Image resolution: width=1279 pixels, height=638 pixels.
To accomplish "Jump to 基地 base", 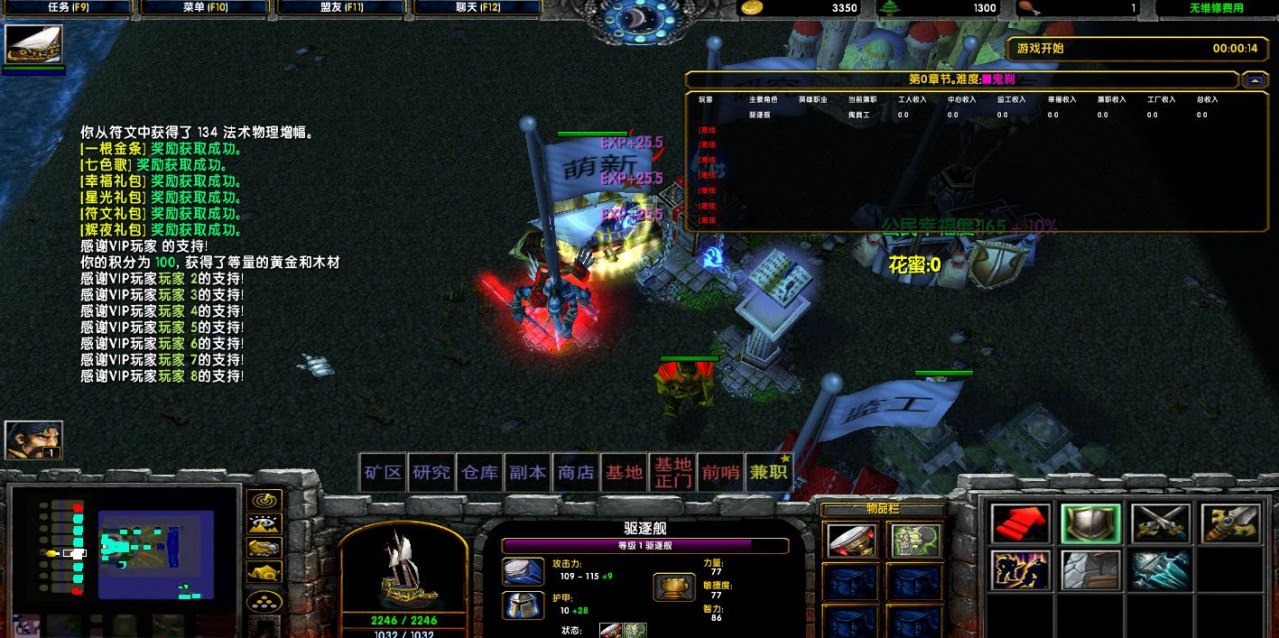I will click(624, 472).
